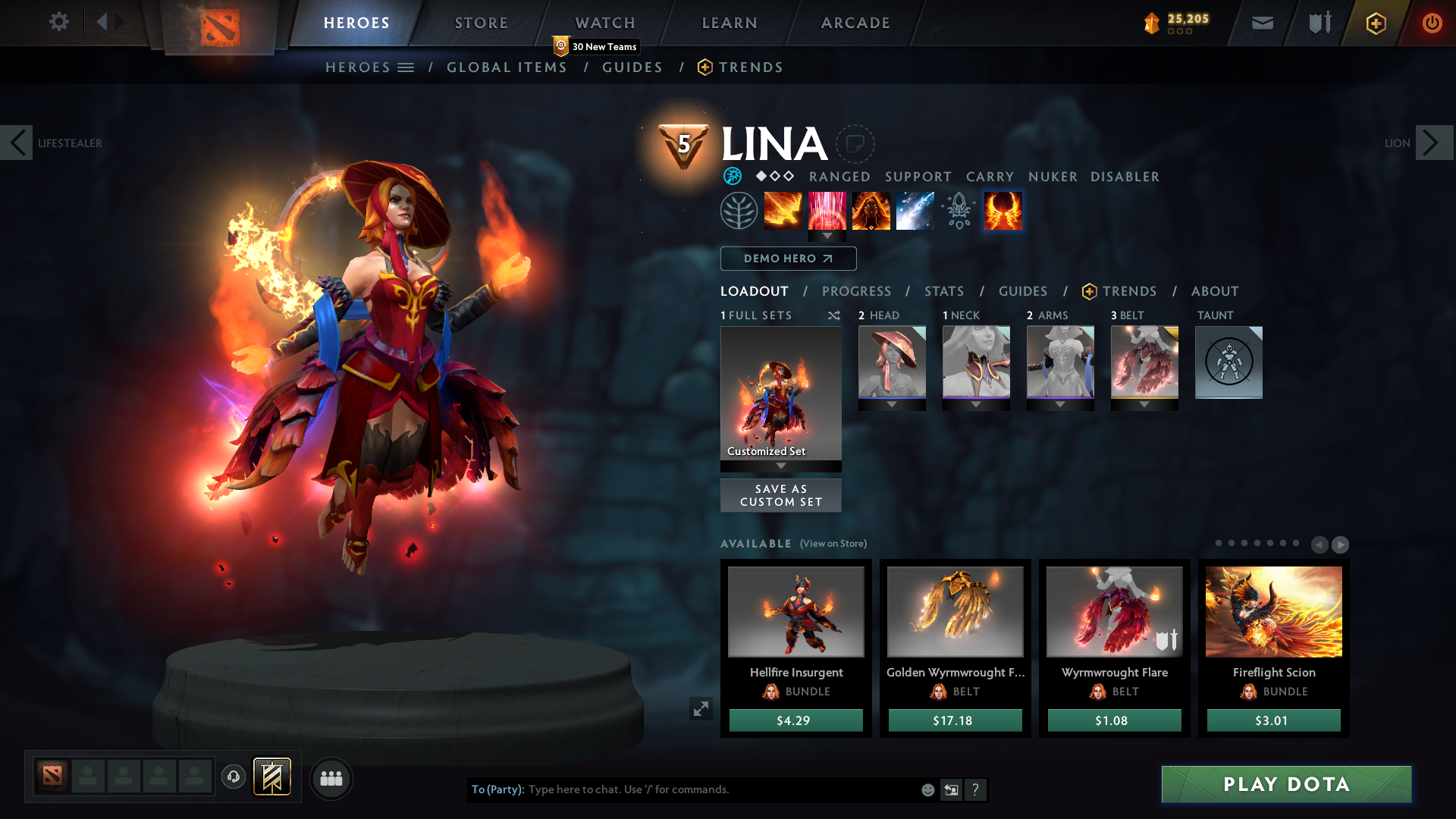Click the shuffle icon next to Full Sets

(x=833, y=315)
